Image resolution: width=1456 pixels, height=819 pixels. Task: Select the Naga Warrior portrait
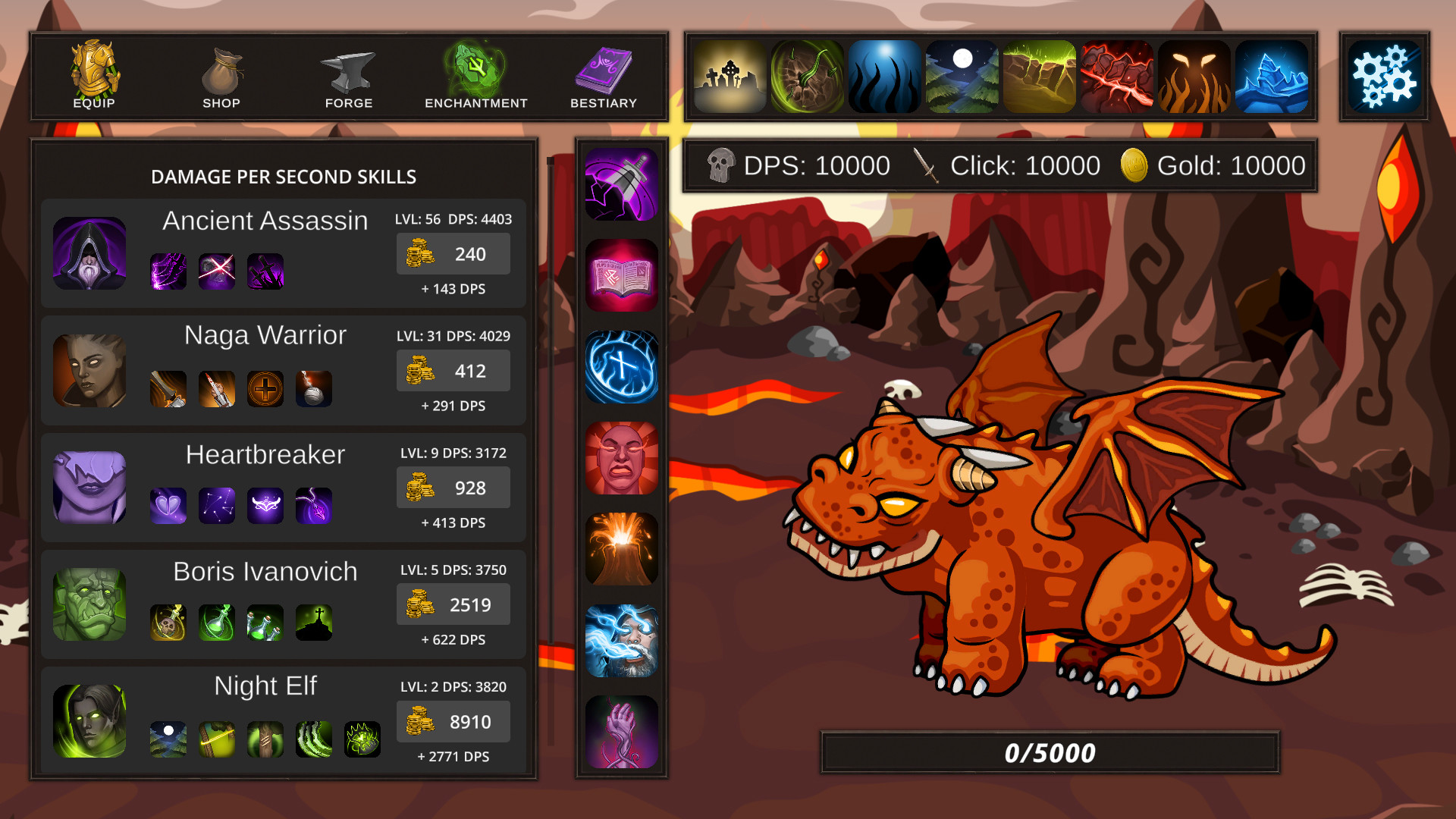click(89, 369)
